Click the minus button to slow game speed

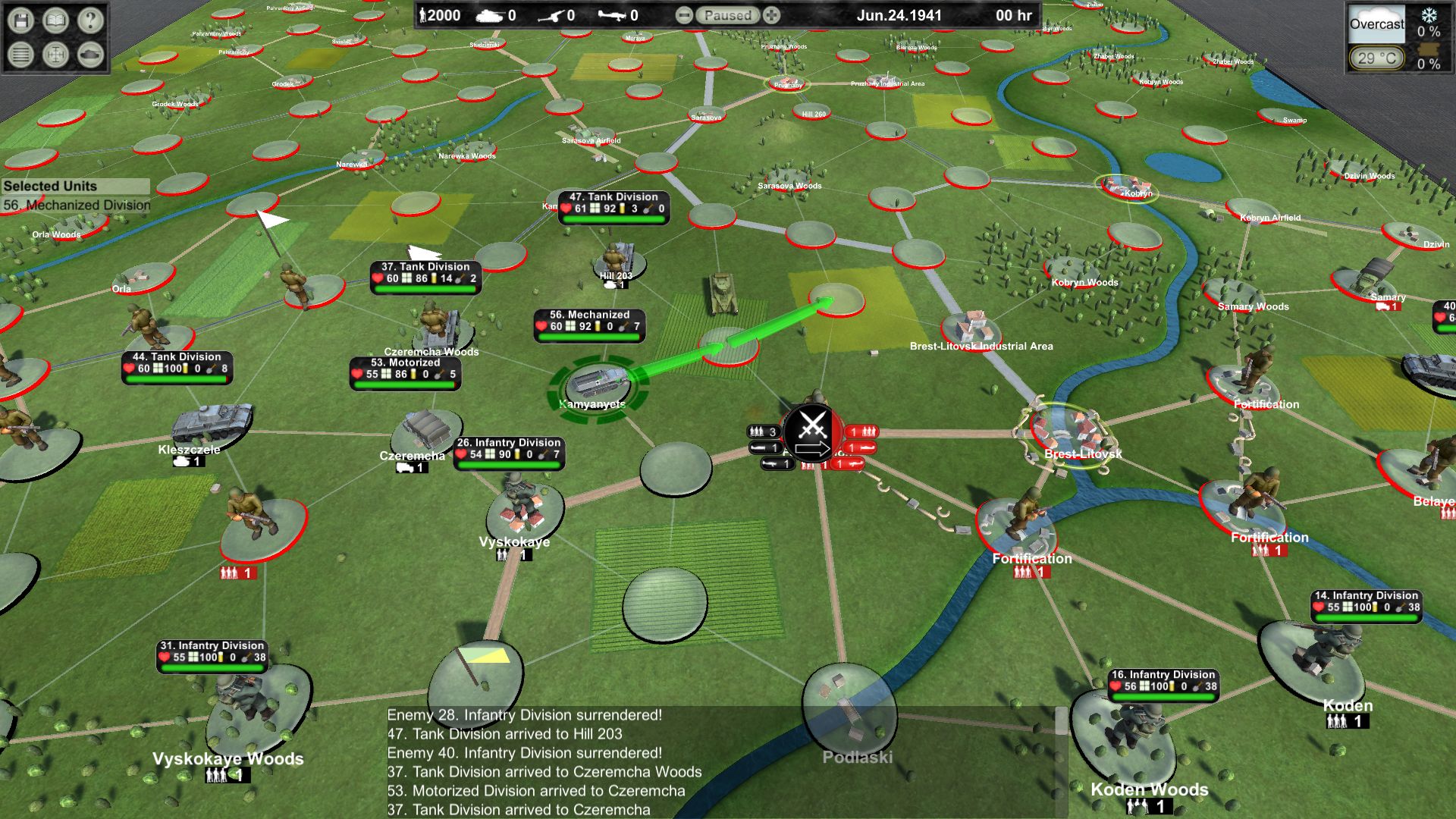(x=685, y=14)
